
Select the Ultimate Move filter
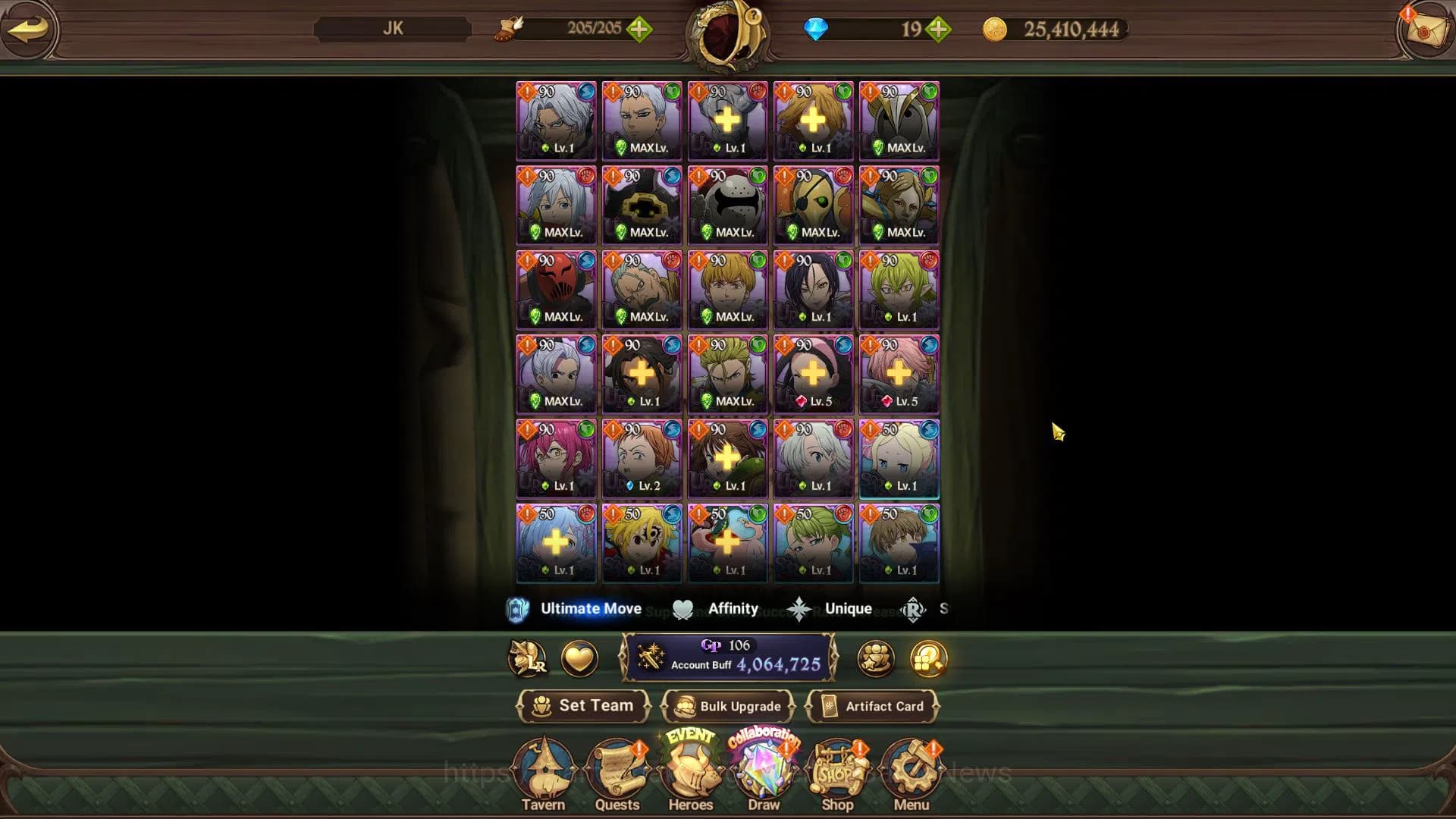[575, 609]
